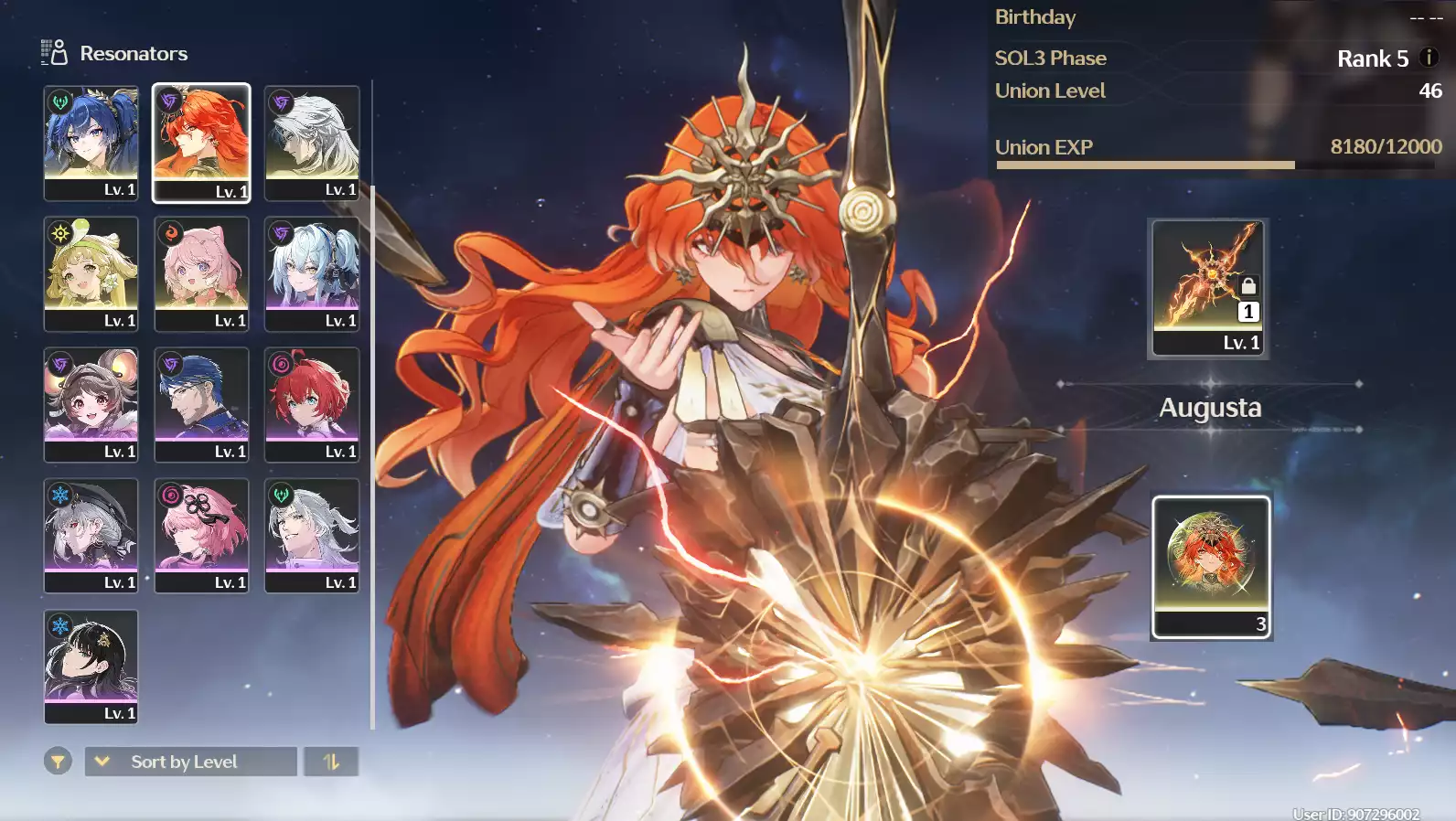This screenshot has height=821, width=1456.
Task: Open Augusta's equipped Echo slot
Action: click(1211, 567)
